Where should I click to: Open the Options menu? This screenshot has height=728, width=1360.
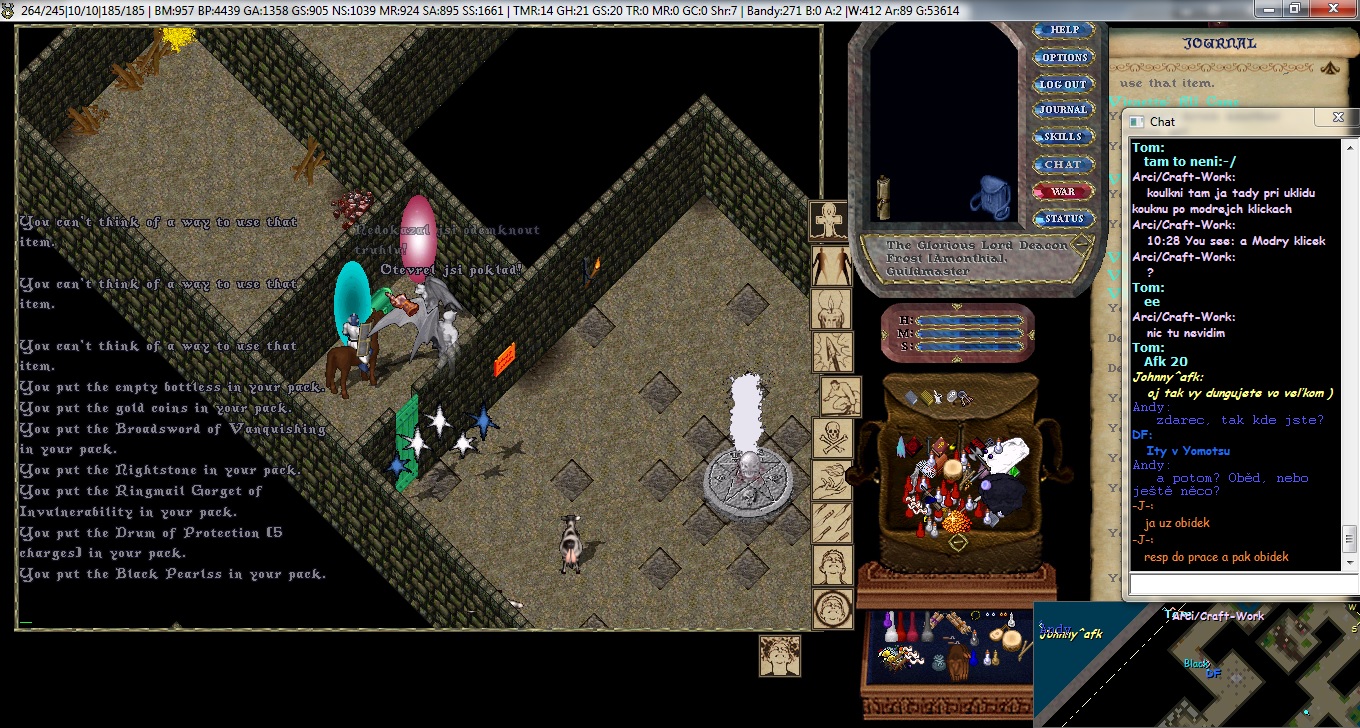point(1064,57)
